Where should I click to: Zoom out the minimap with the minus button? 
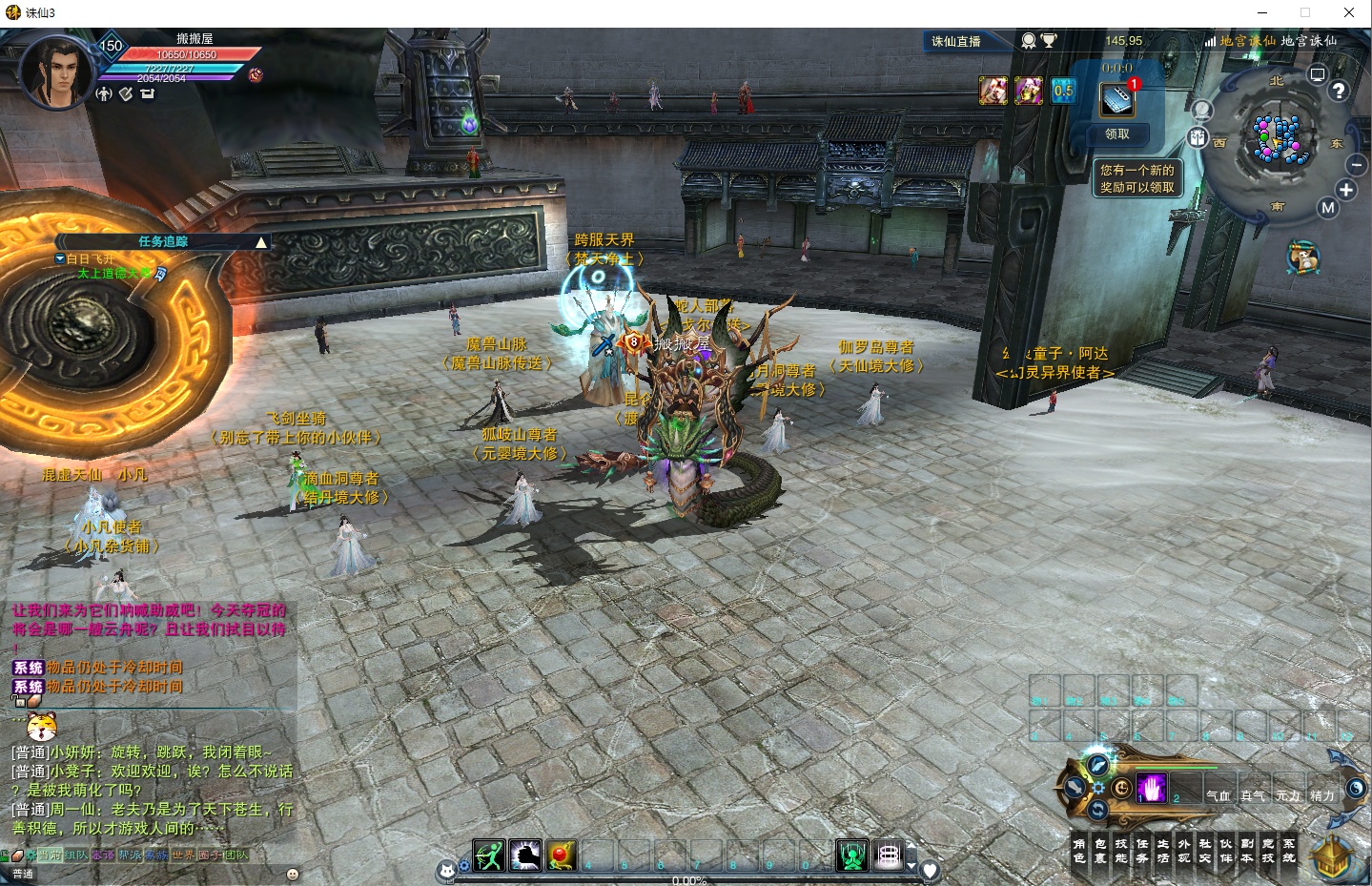1357,165
